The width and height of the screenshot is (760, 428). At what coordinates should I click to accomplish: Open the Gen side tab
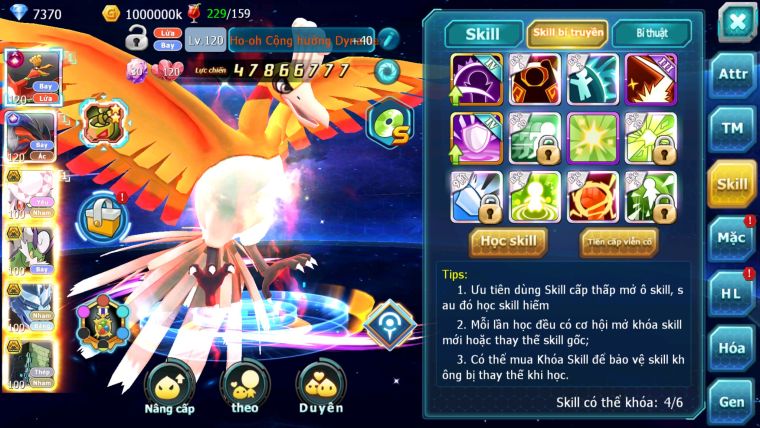coord(732,401)
